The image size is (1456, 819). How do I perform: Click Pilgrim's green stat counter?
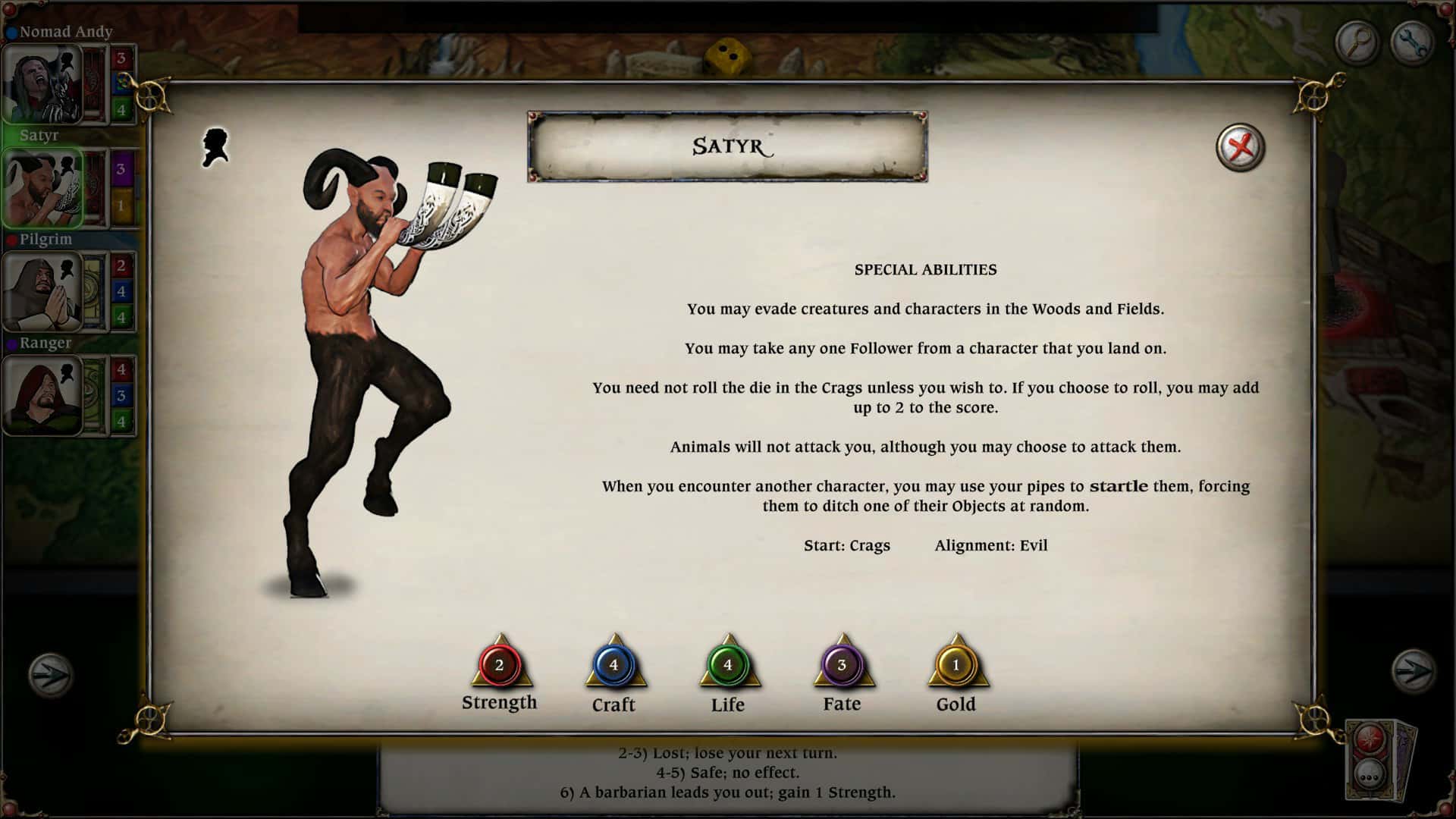coord(121,316)
